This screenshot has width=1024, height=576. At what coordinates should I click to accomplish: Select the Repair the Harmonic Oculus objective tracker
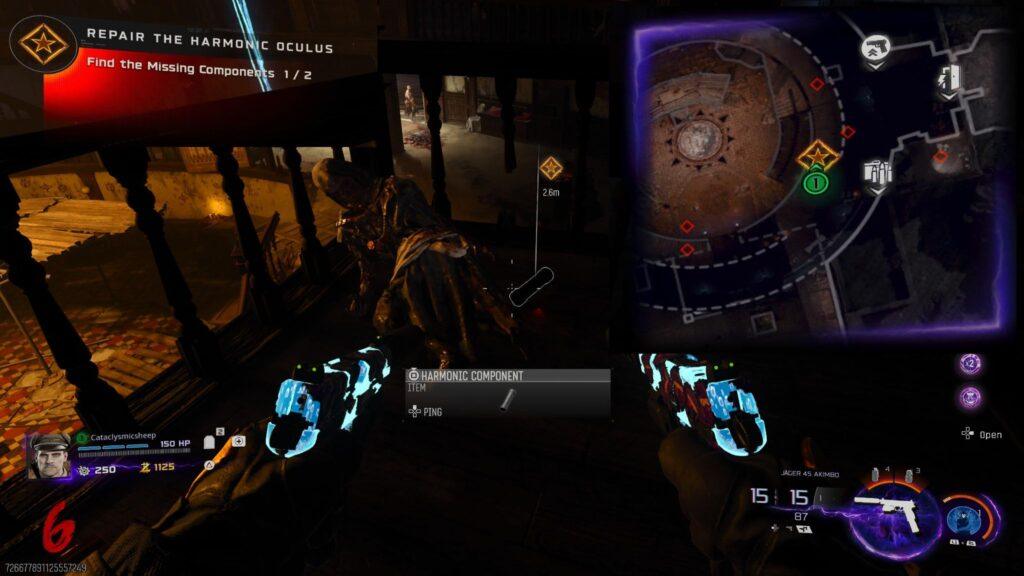point(209,47)
